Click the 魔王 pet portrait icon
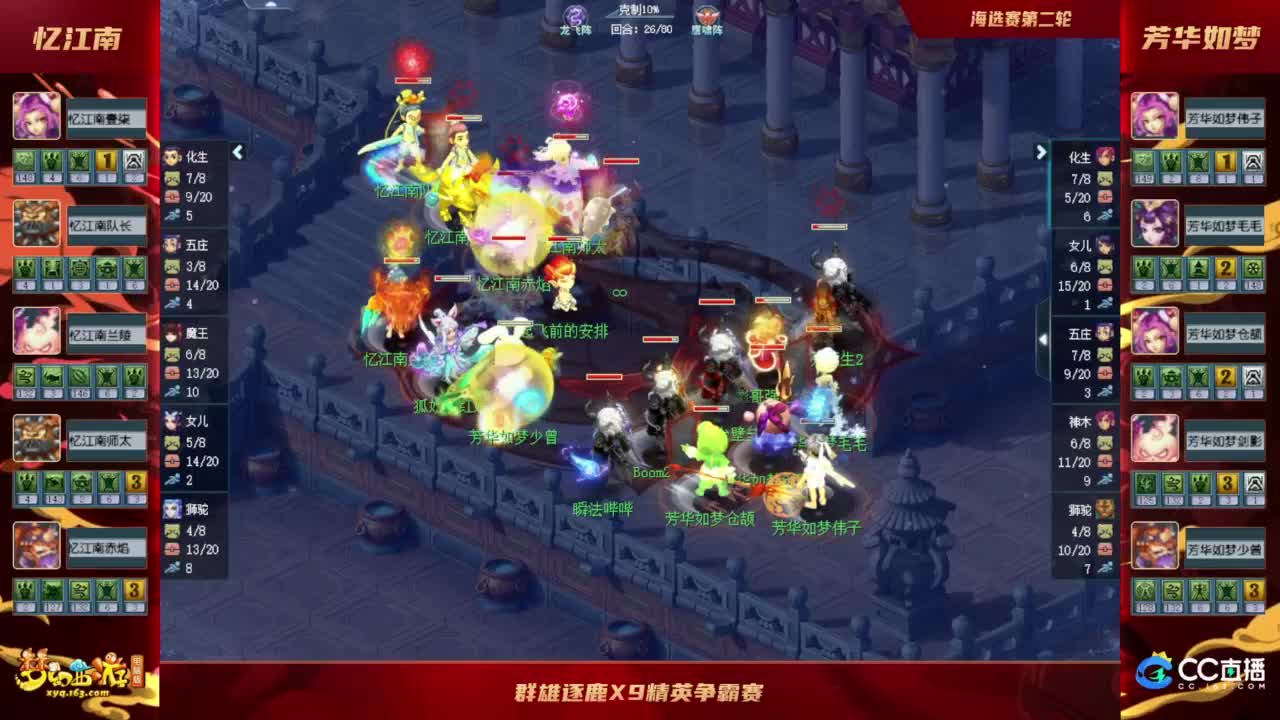 point(171,335)
